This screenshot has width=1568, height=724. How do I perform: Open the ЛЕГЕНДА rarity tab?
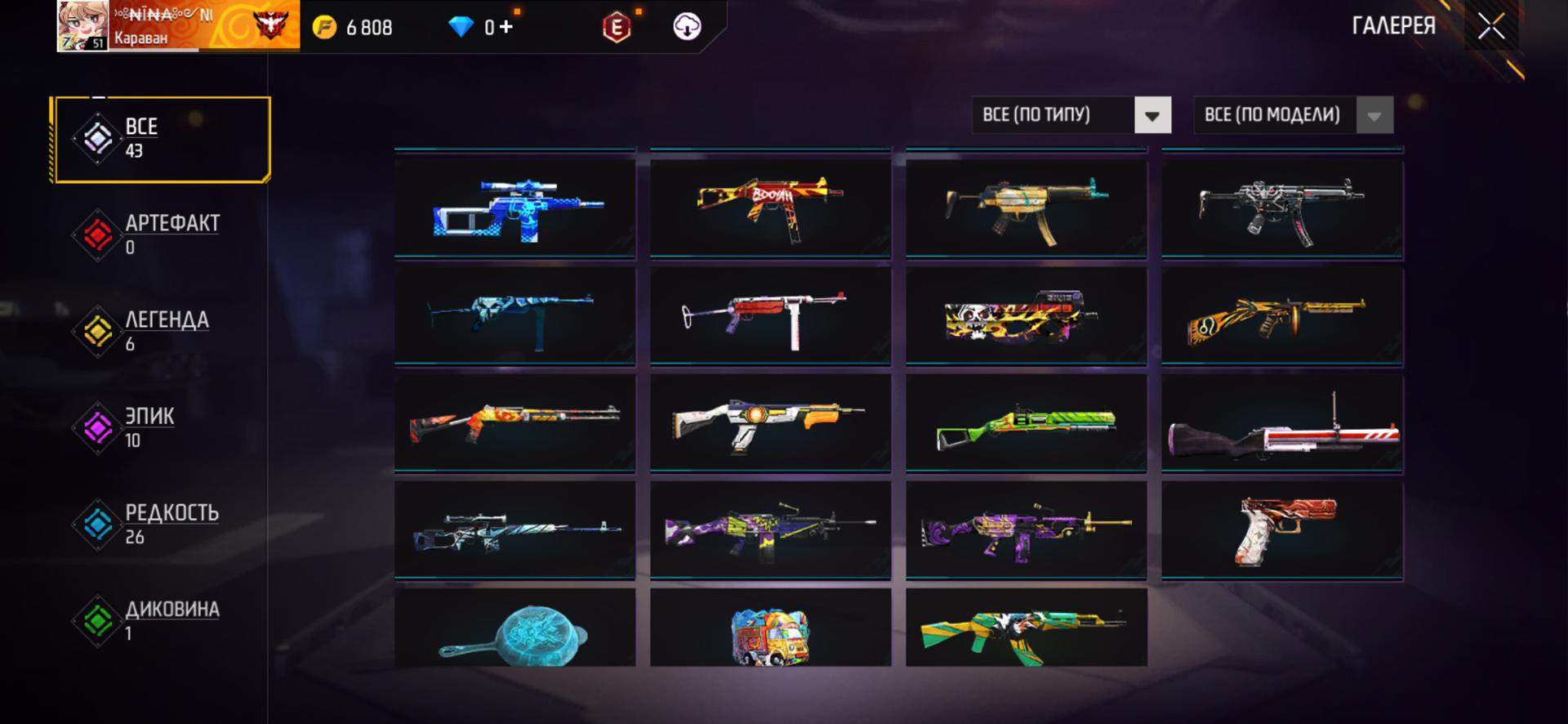coord(161,332)
